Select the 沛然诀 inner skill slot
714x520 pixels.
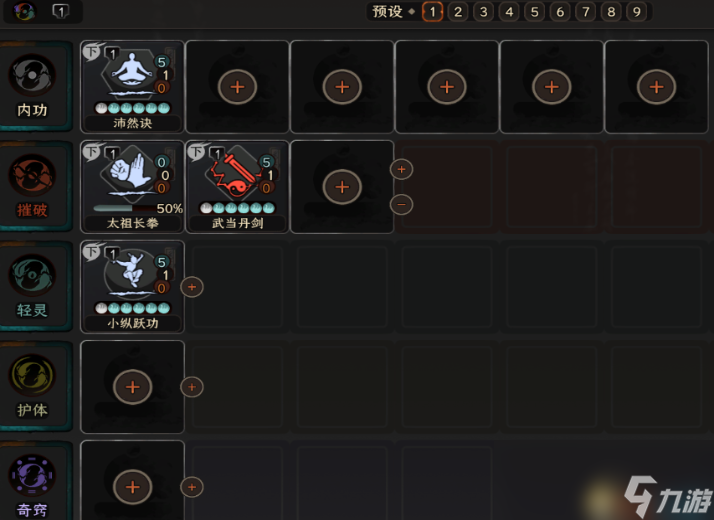(x=133, y=86)
